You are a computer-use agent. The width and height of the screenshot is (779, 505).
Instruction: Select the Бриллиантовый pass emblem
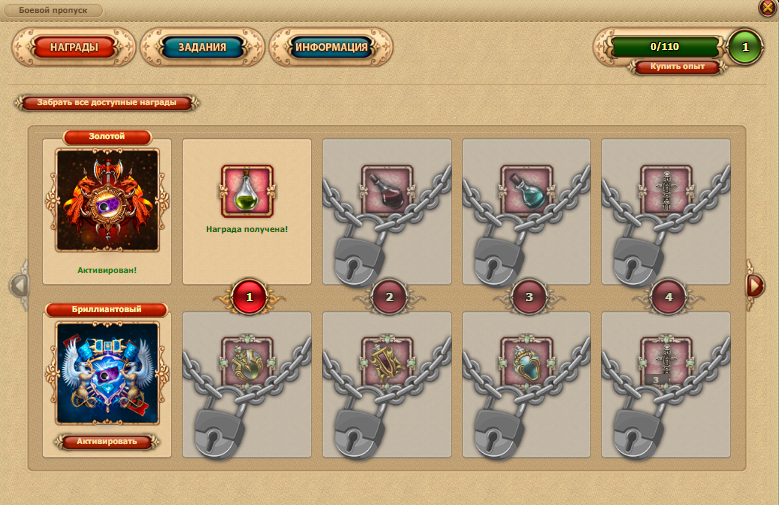point(107,372)
